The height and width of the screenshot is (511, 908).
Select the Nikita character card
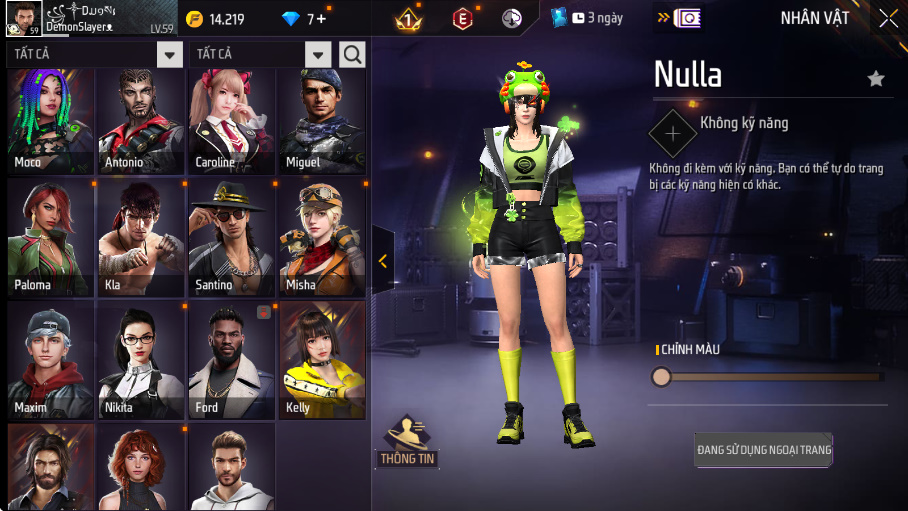[140, 360]
